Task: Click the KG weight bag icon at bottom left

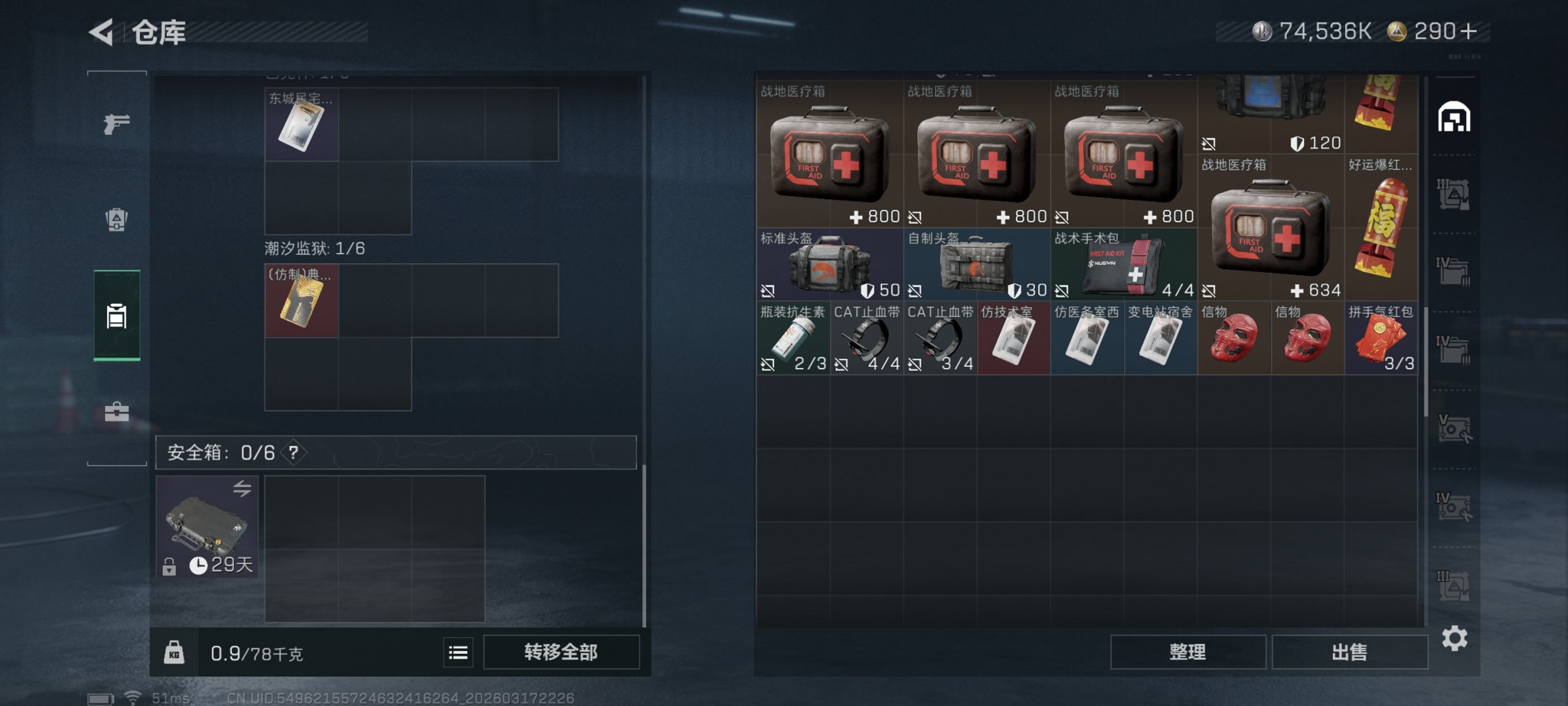Action: click(174, 652)
